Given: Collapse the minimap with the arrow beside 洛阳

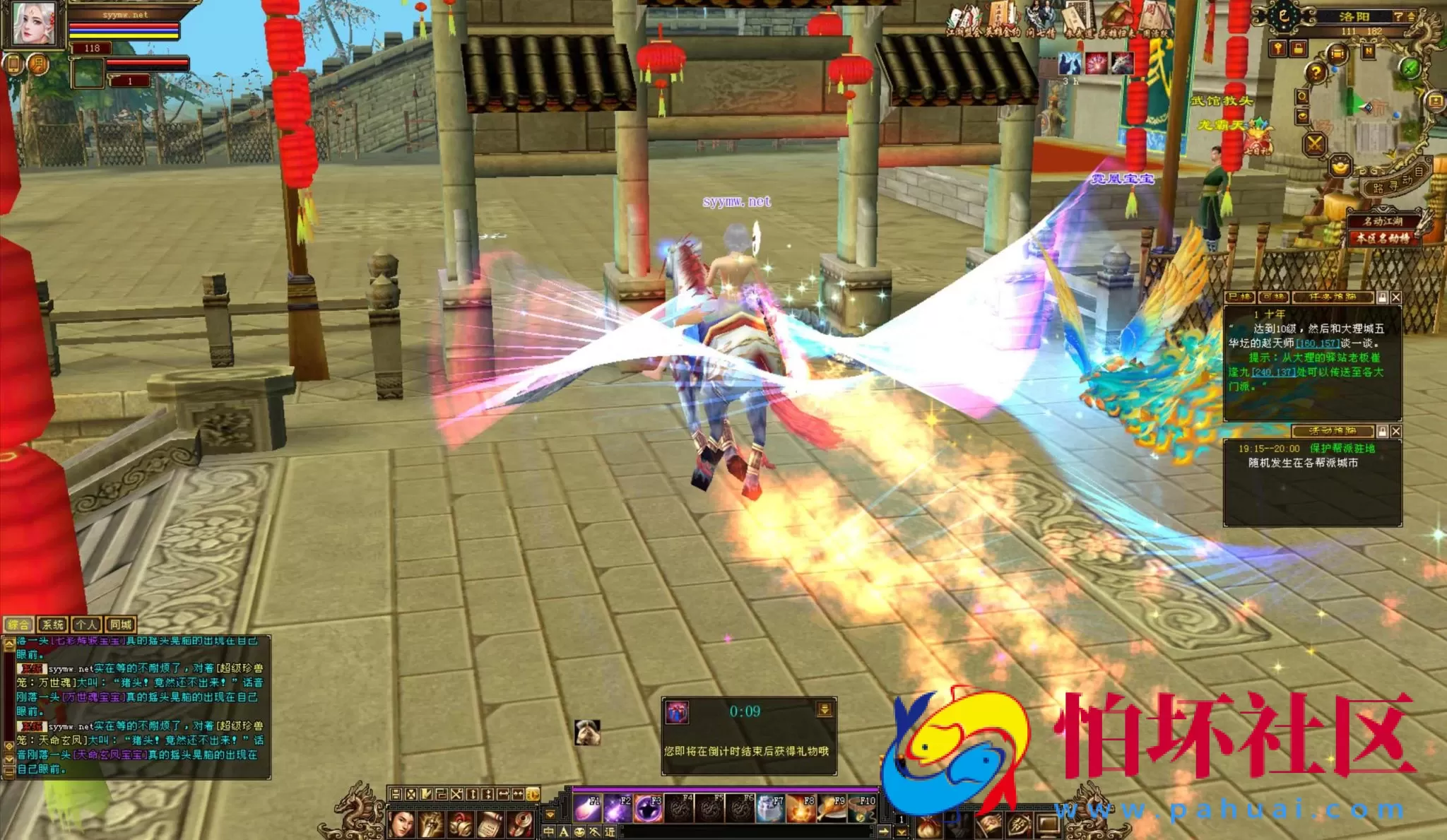Looking at the screenshot, I should [x=1410, y=16].
